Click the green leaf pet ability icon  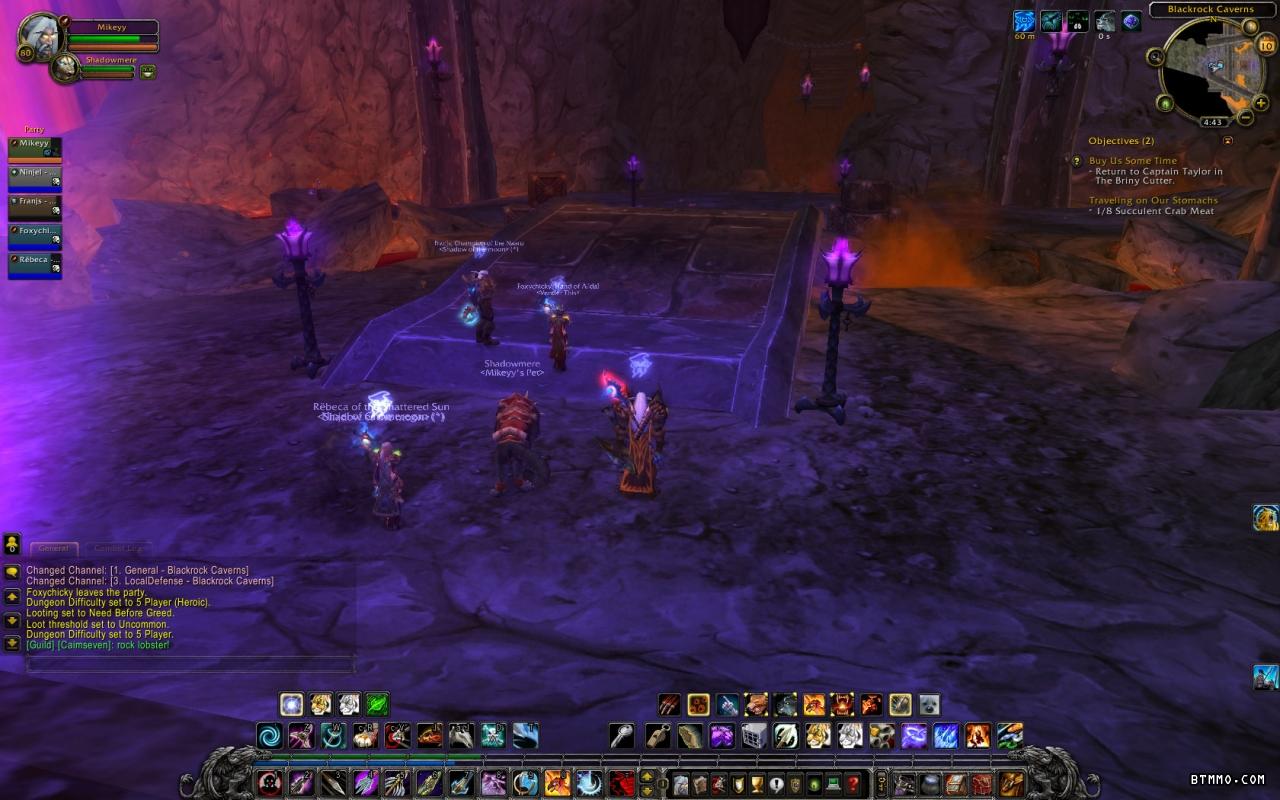(x=377, y=704)
